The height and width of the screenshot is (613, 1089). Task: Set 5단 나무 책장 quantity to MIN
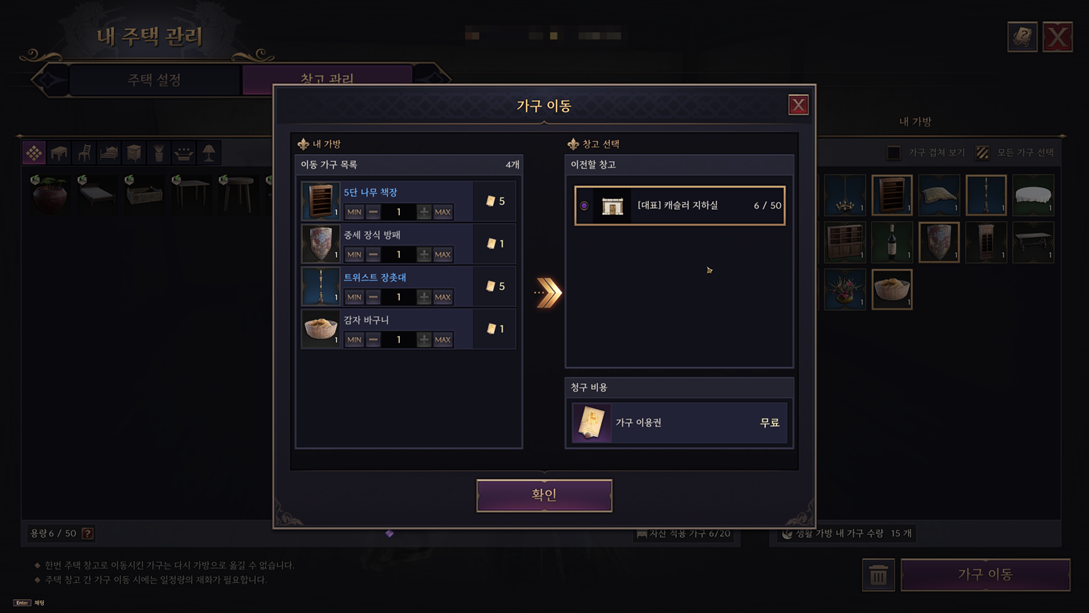click(354, 212)
